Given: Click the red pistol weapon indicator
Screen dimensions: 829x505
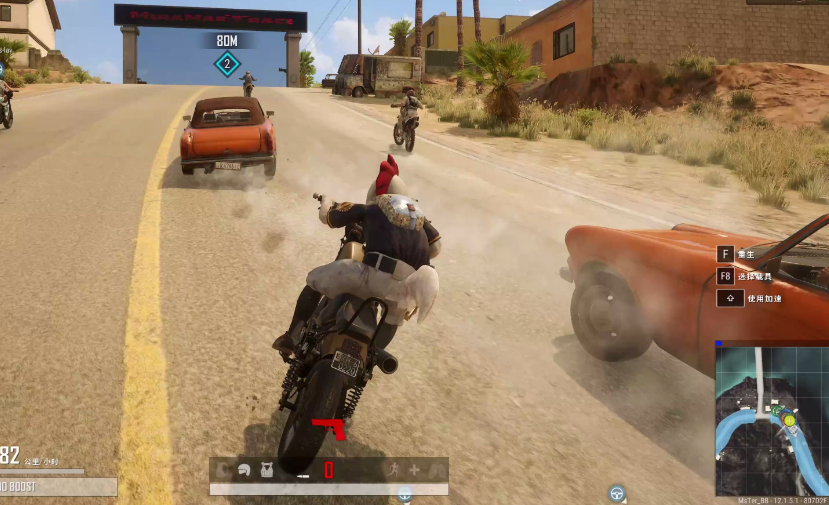Looking at the screenshot, I should point(328,428).
